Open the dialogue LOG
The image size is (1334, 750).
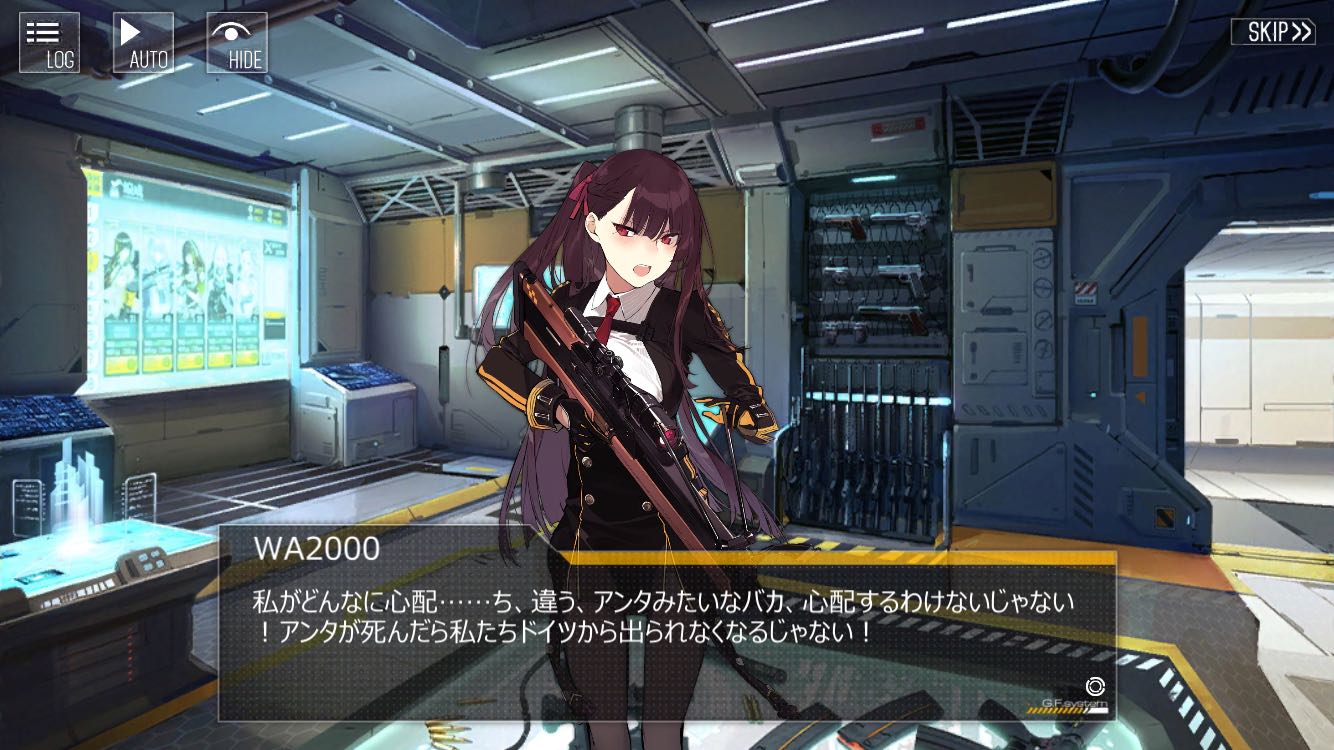click(49, 43)
